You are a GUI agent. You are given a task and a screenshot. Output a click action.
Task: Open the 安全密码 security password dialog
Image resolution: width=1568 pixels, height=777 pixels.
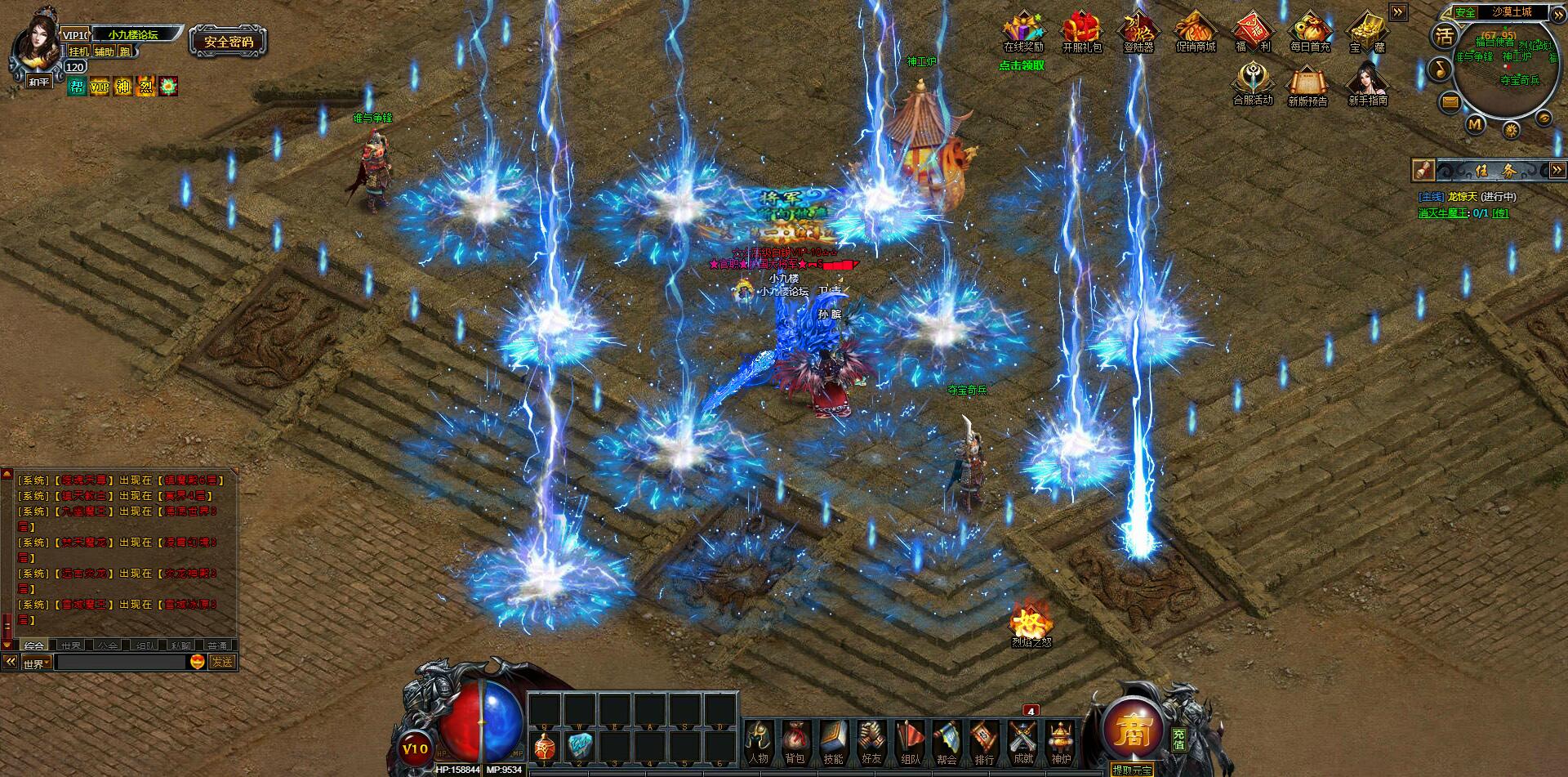[x=229, y=42]
